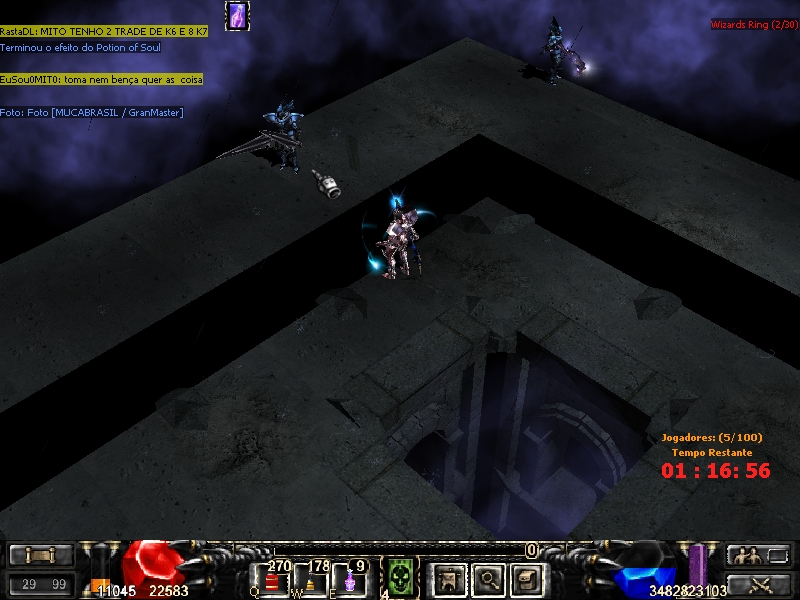This screenshot has width=800, height=600.
Task: Open the character armor panel
Action: (x=449, y=579)
